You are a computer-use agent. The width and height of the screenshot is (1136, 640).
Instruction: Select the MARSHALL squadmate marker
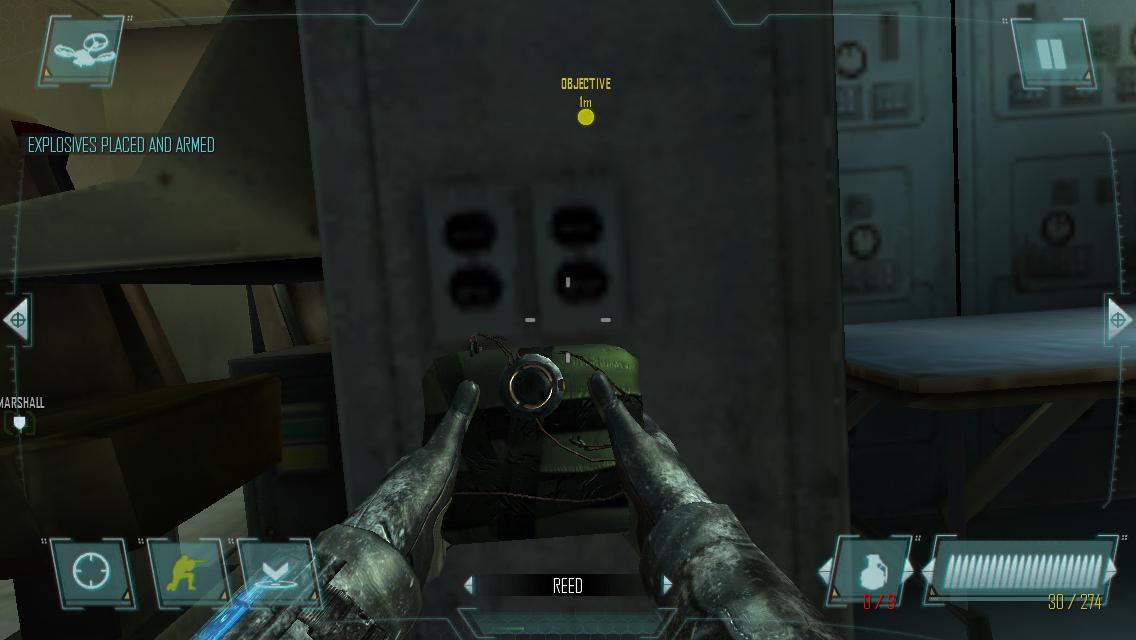(x=19, y=424)
